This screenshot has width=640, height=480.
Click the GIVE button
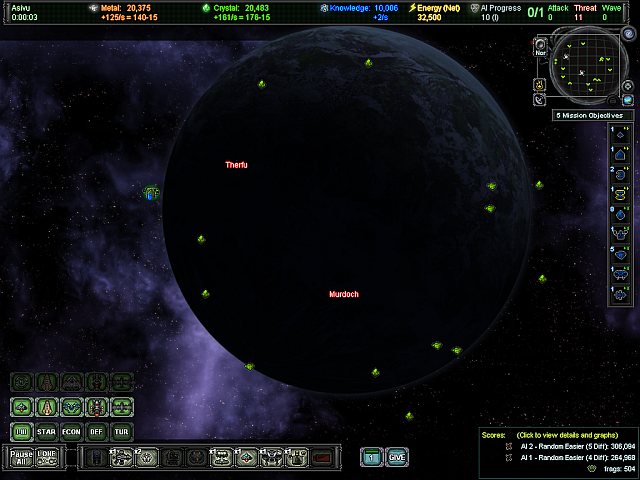click(x=397, y=457)
